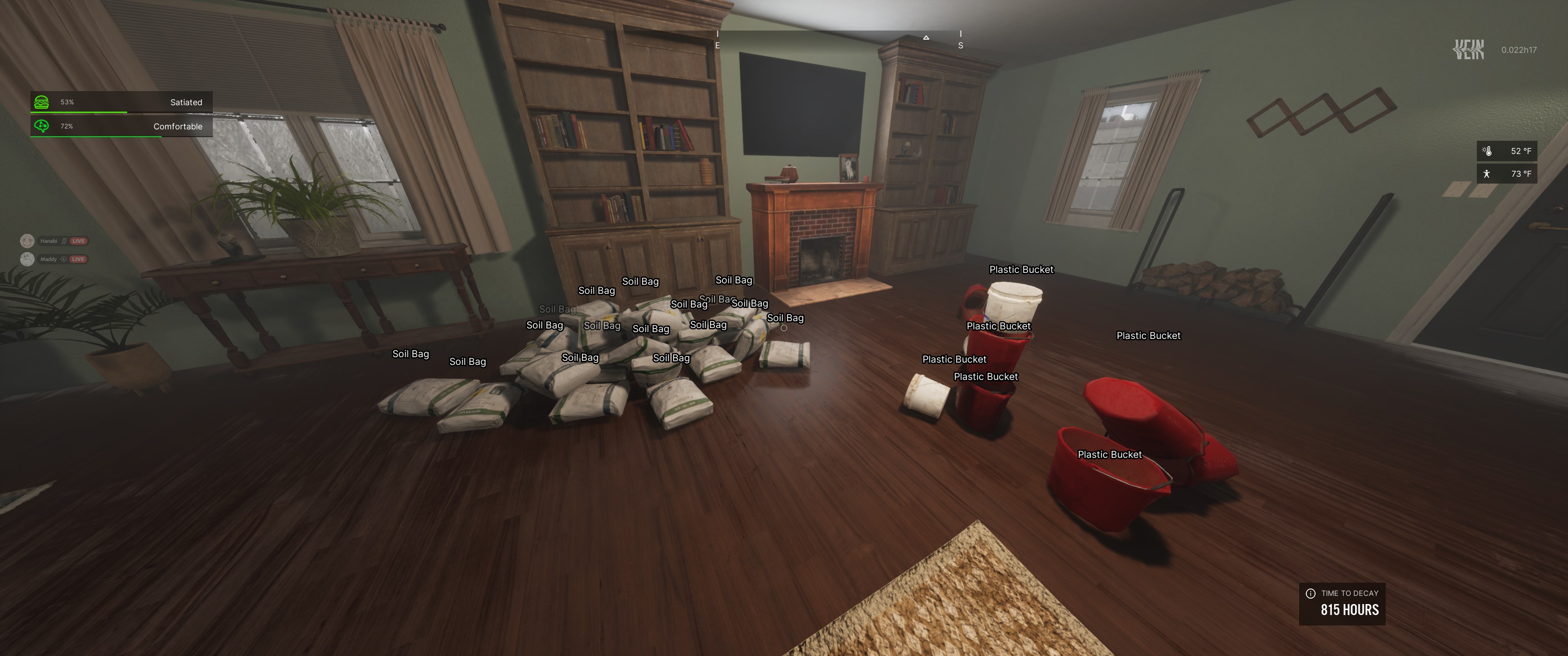Click the burger hunger status icon

(41, 102)
